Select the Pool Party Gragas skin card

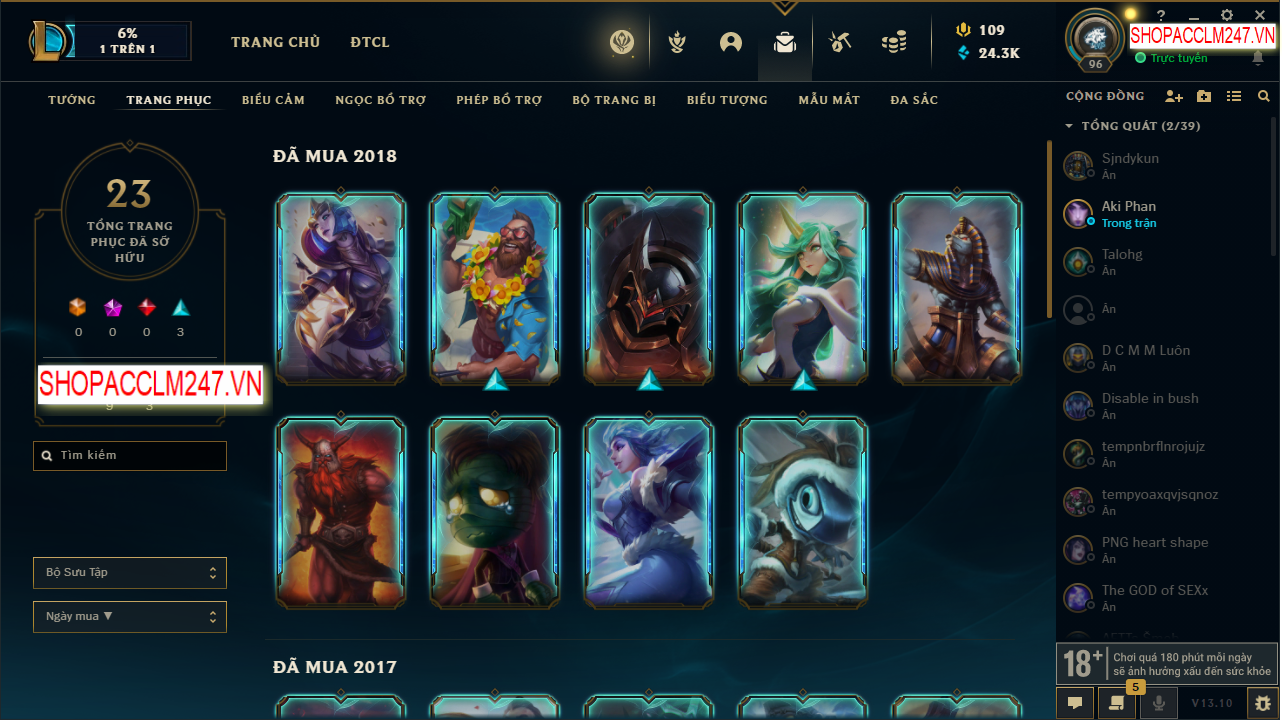coord(495,288)
